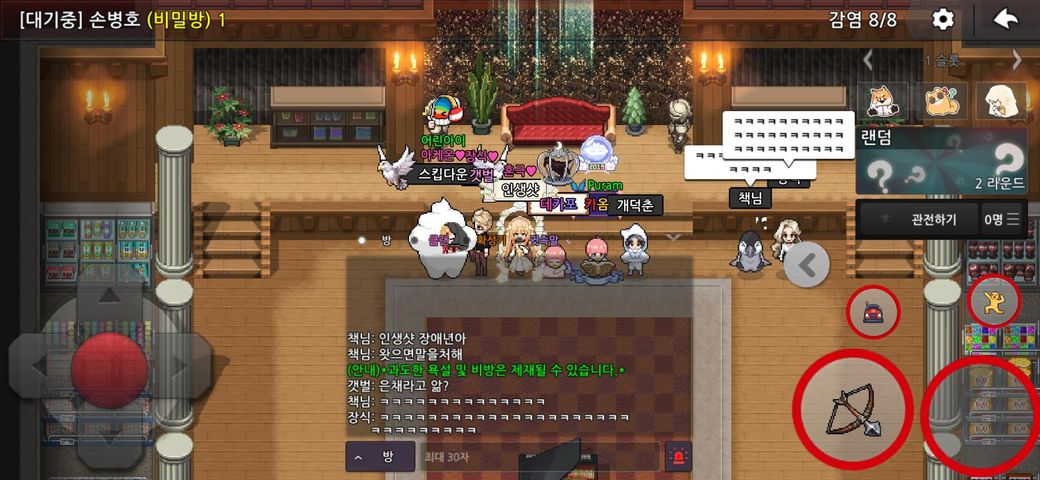Activate the red toy car button

pos(873,313)
